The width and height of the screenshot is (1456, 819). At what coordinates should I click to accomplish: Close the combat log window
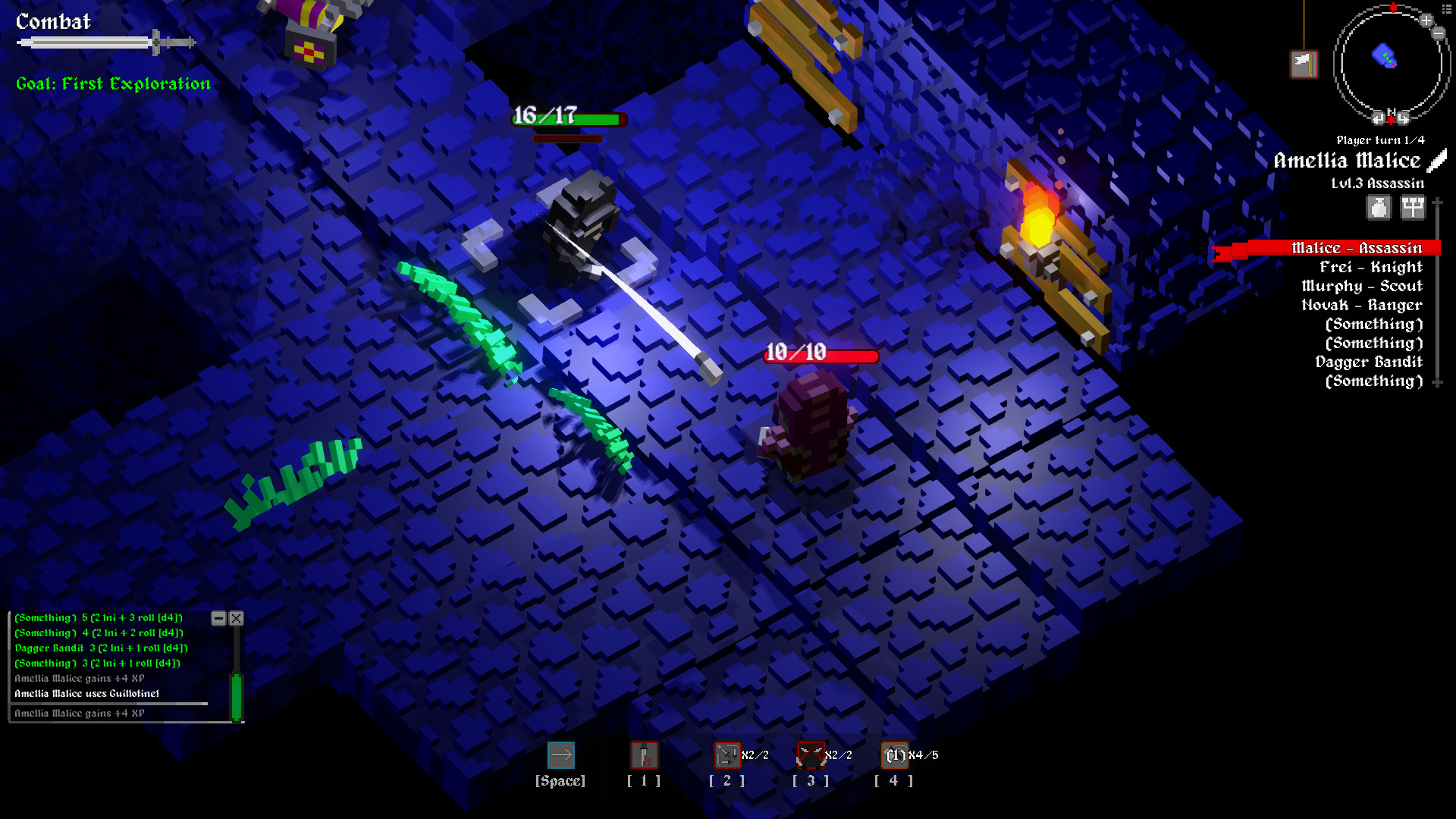[x=236, y=618]
